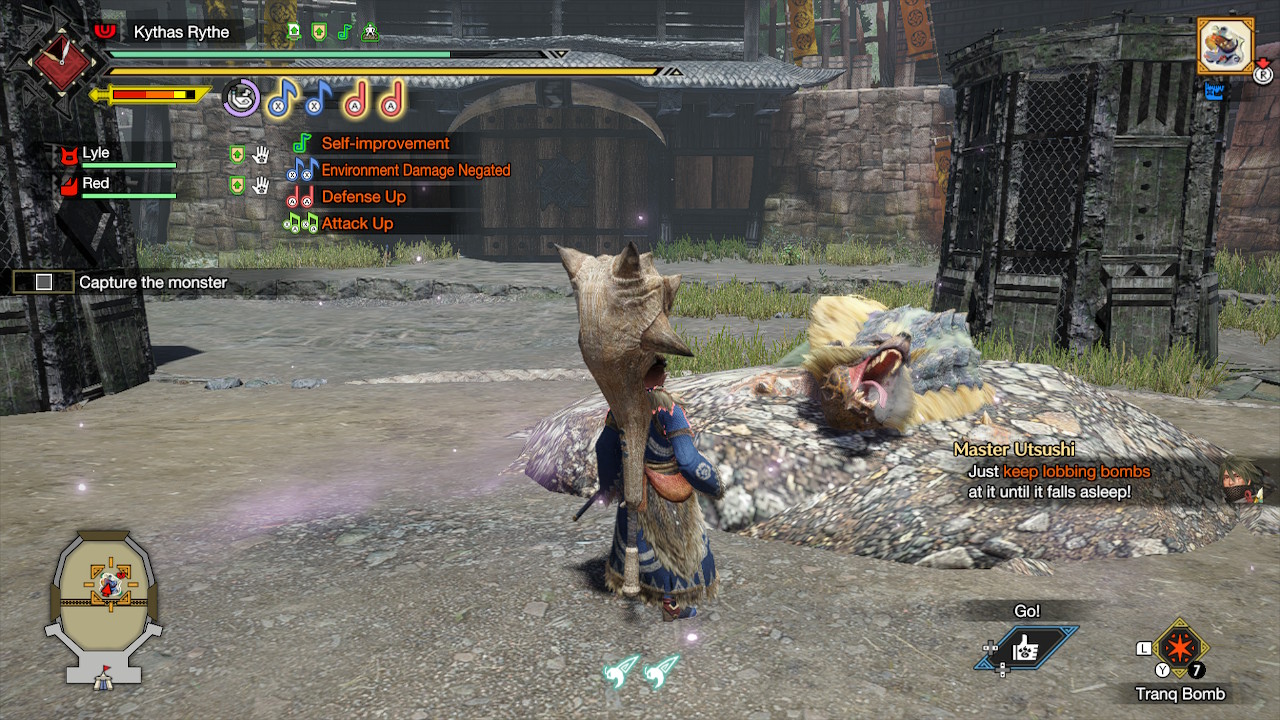
Task: Toggle the Capture the monster objective checkbox
Action: 43,282
